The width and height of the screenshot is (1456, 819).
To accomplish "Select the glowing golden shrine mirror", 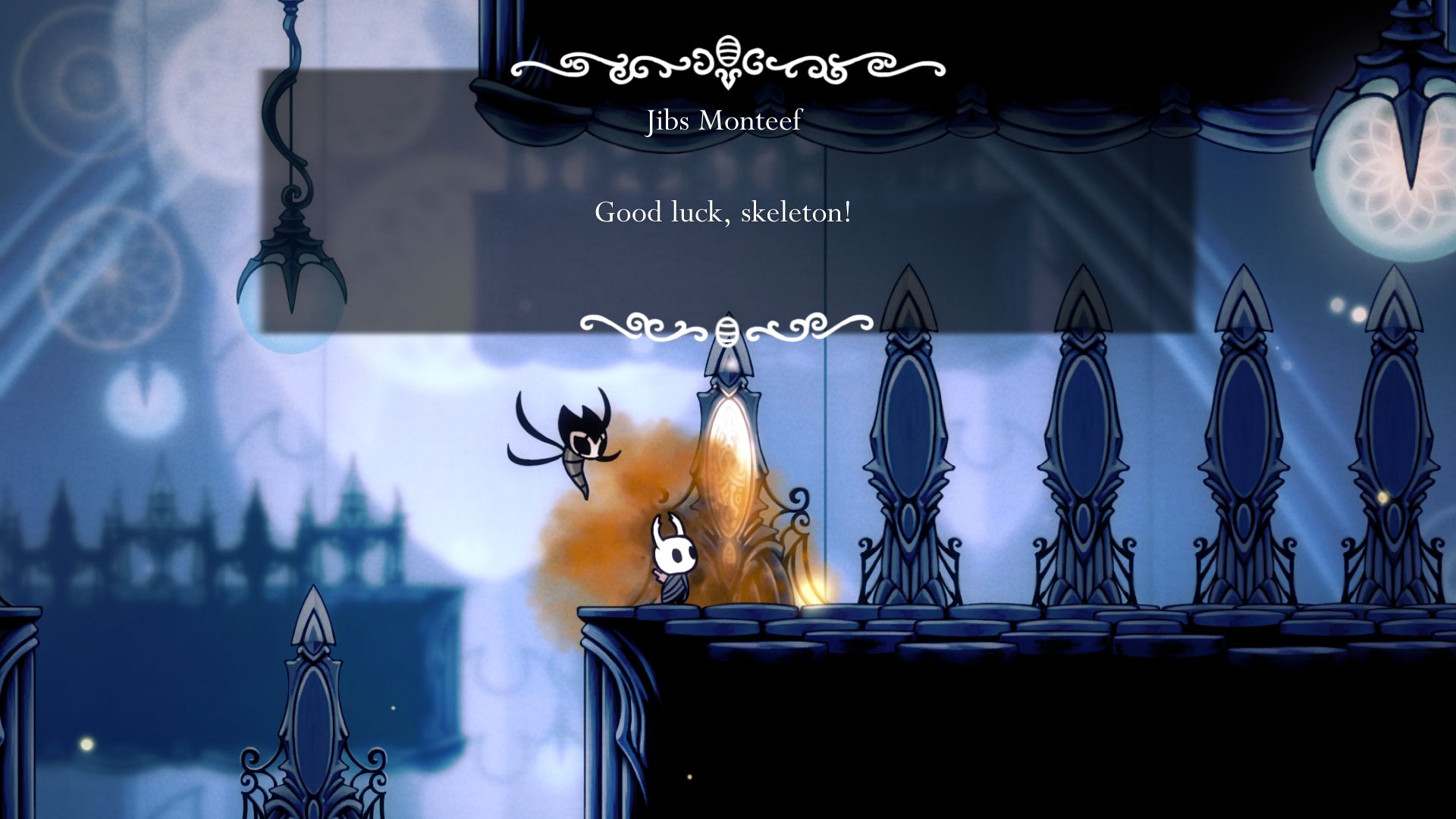I will coord(730,463).
